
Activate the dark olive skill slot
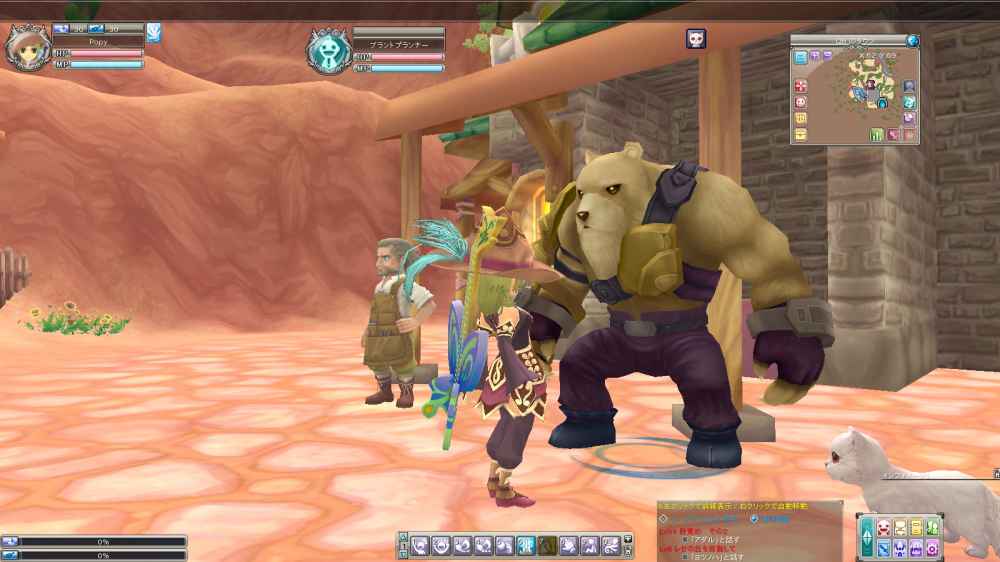point(547,545)
